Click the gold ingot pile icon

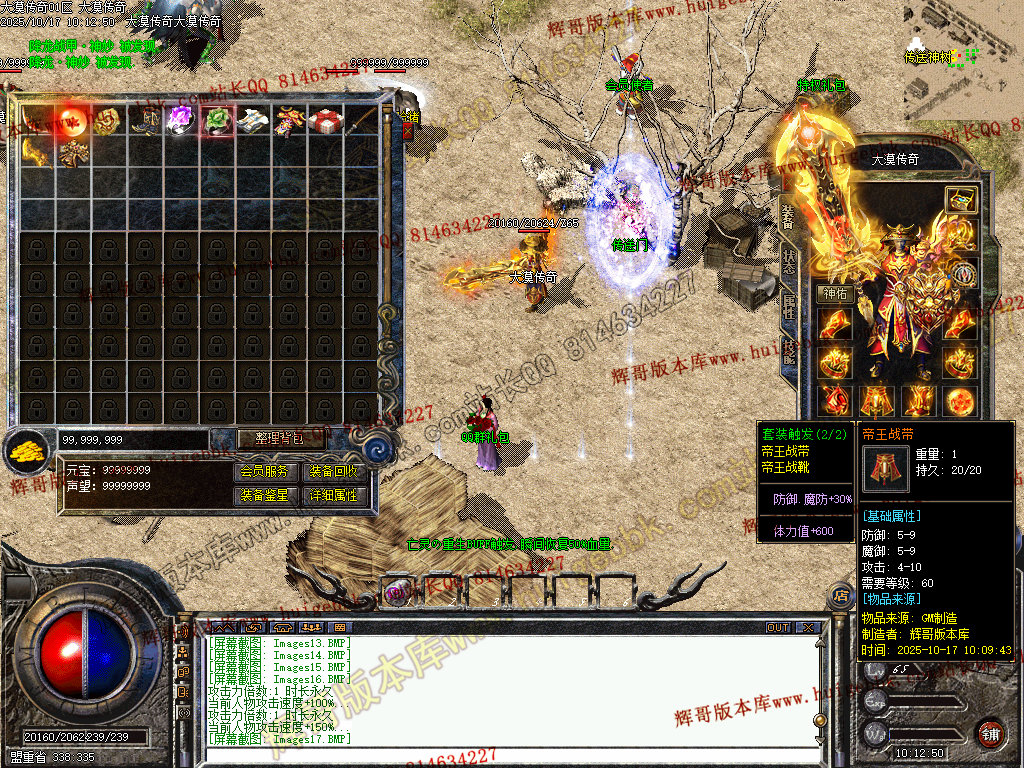click(28, 453)
